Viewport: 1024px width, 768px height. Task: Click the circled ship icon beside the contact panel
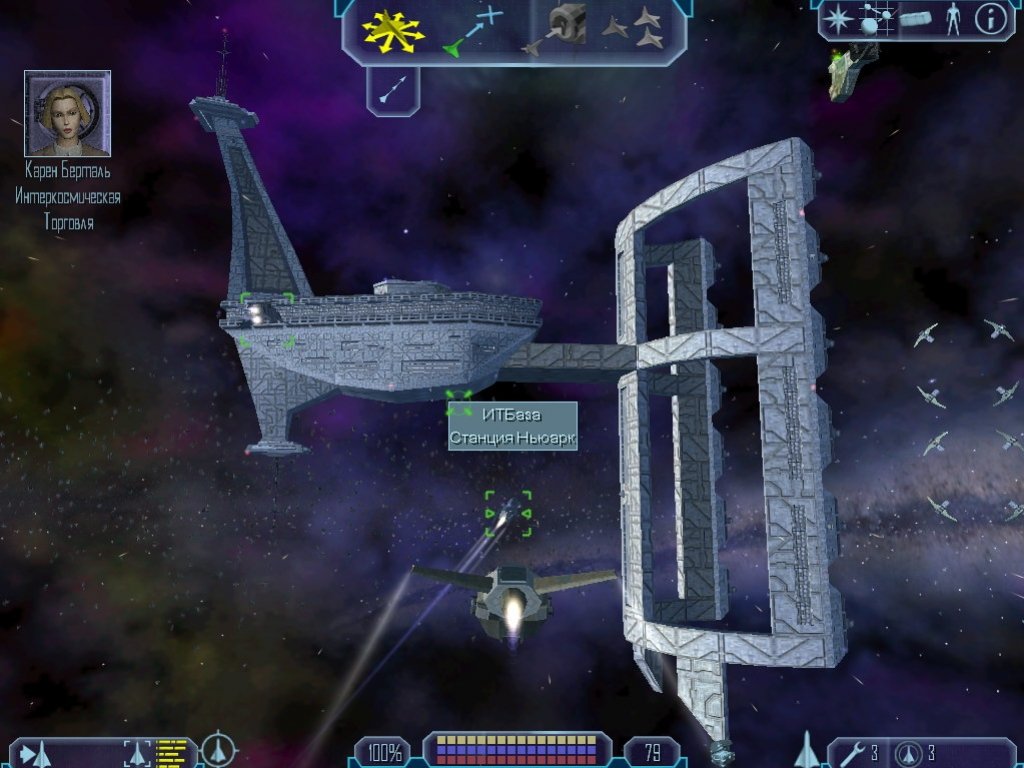[218, 750]
